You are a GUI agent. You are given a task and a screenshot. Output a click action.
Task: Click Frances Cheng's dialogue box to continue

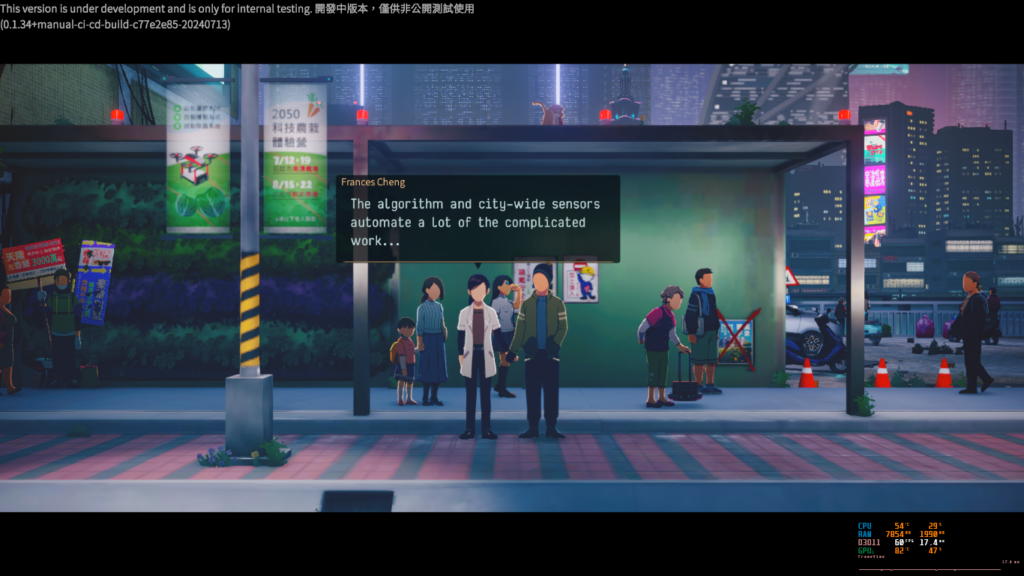(477, 223)
